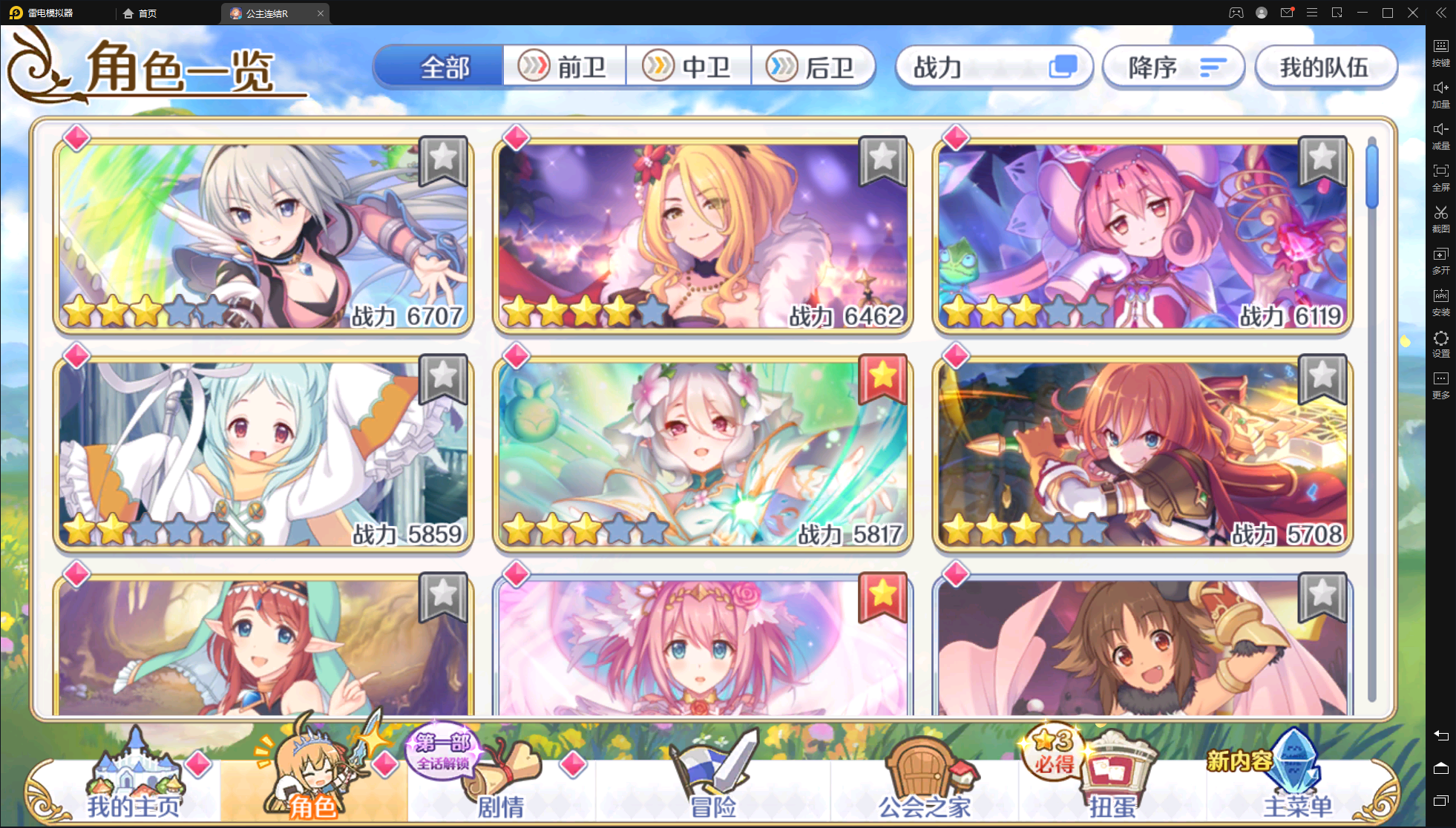Viewport: 1456px width, 828px height.
Task: Select the 后卫 rearguard filter tab
Action: tap(814, 66)
